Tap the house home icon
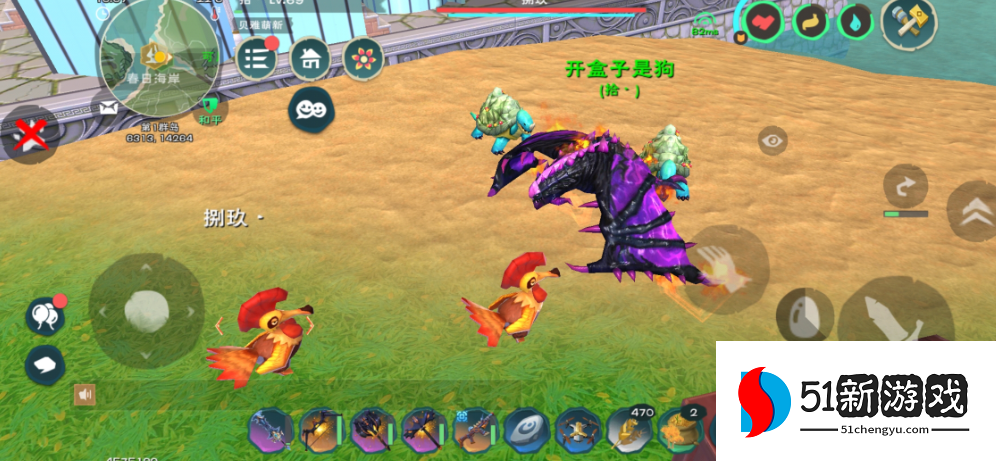 click(310, 58)
